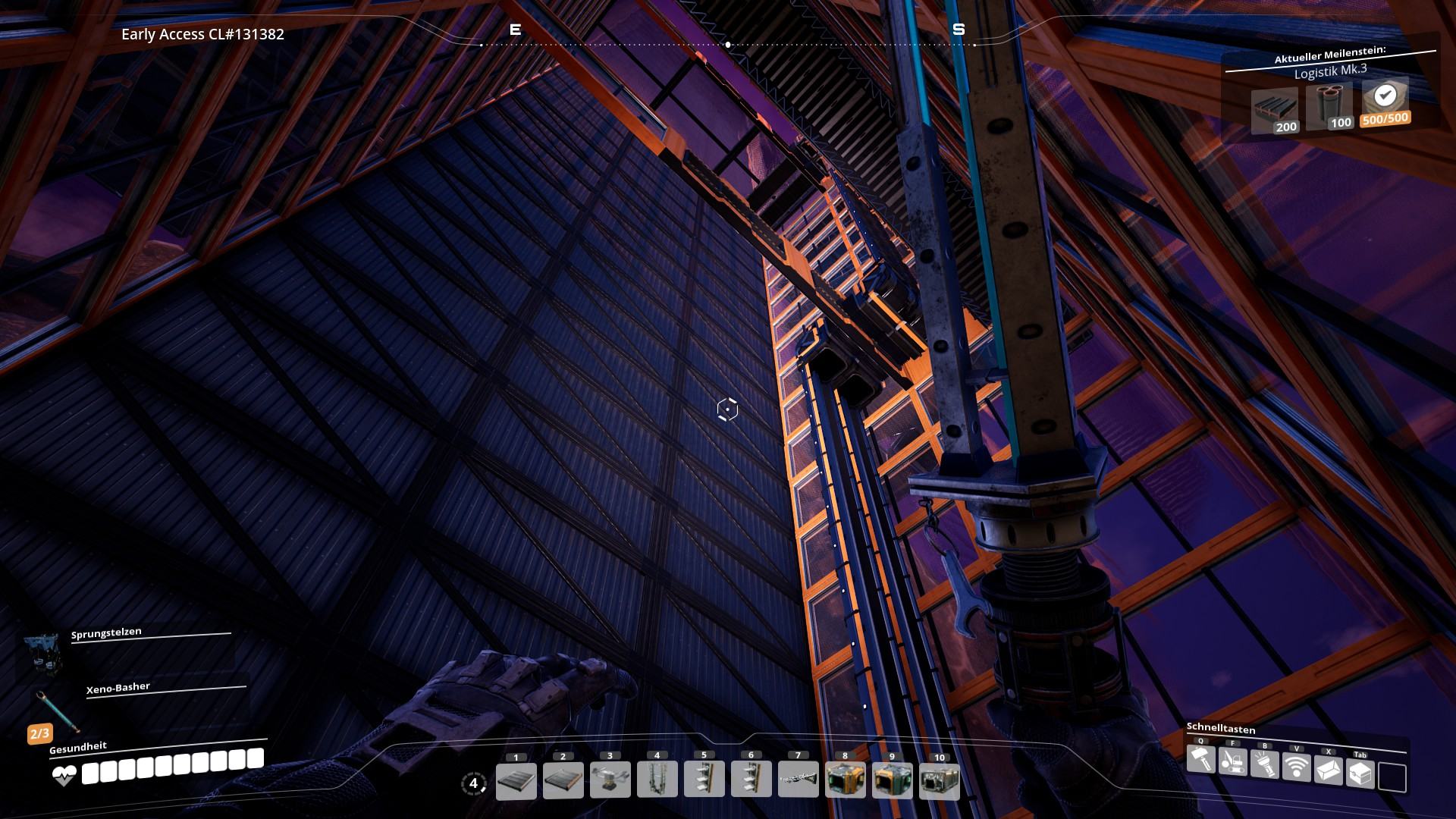Viewport: 1456px width, 819px height.
Task: Choose the power pole in hotbar slot 3
Action: click(x=610, y=781)
